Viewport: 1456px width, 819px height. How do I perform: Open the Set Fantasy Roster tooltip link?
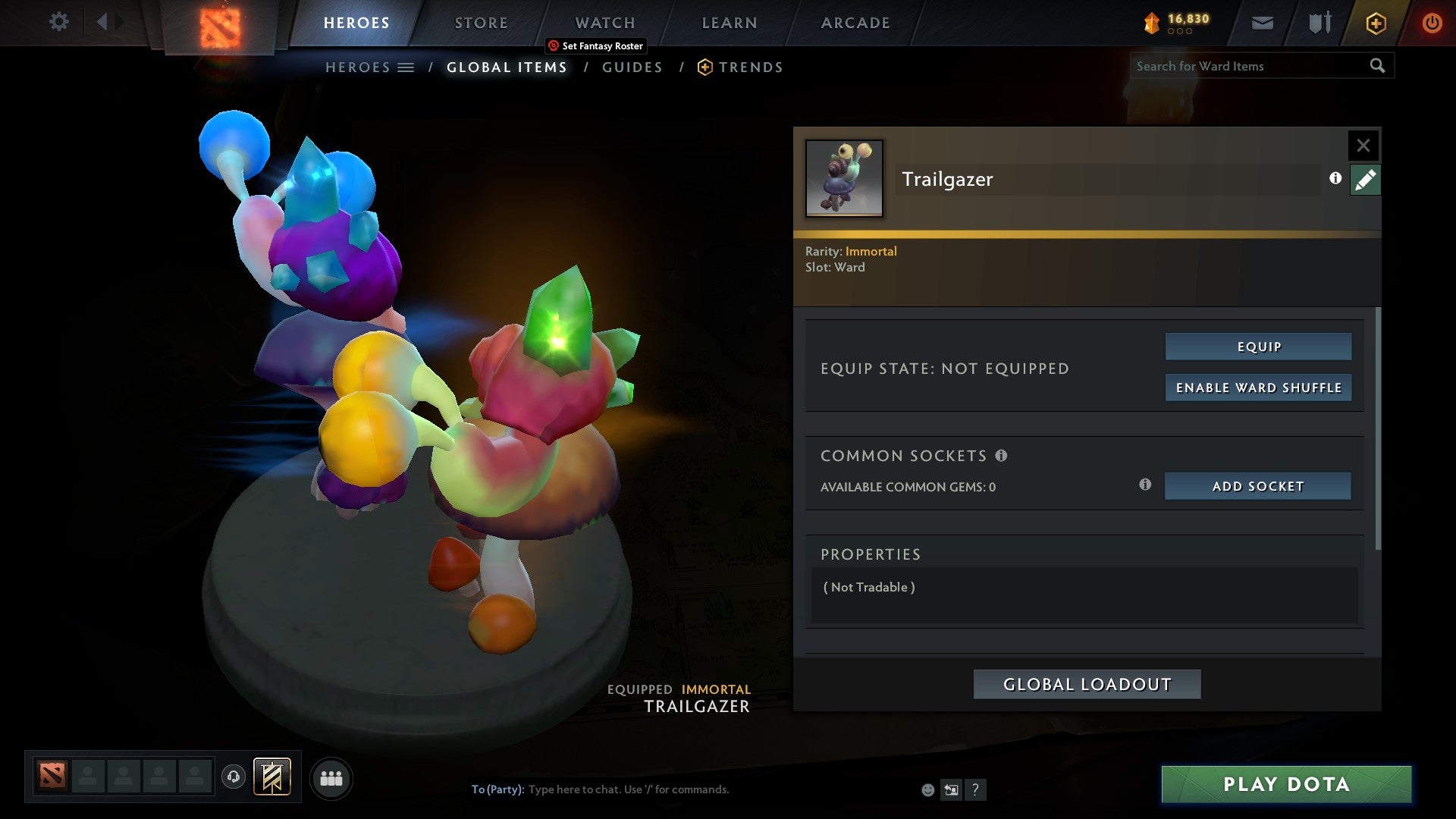point(596,45)
